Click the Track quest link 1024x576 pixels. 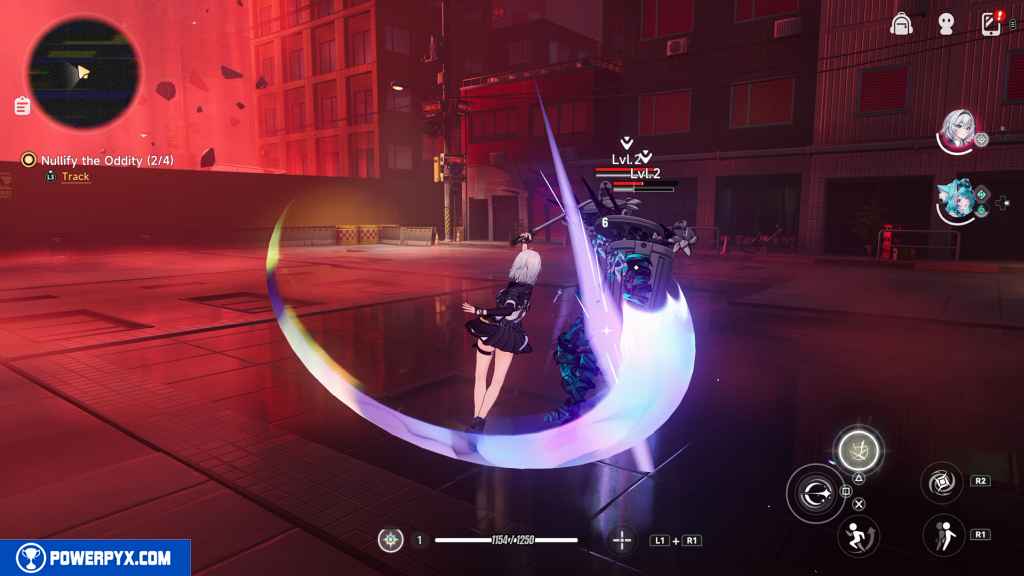pyautogui.click(x=75, y=177)
